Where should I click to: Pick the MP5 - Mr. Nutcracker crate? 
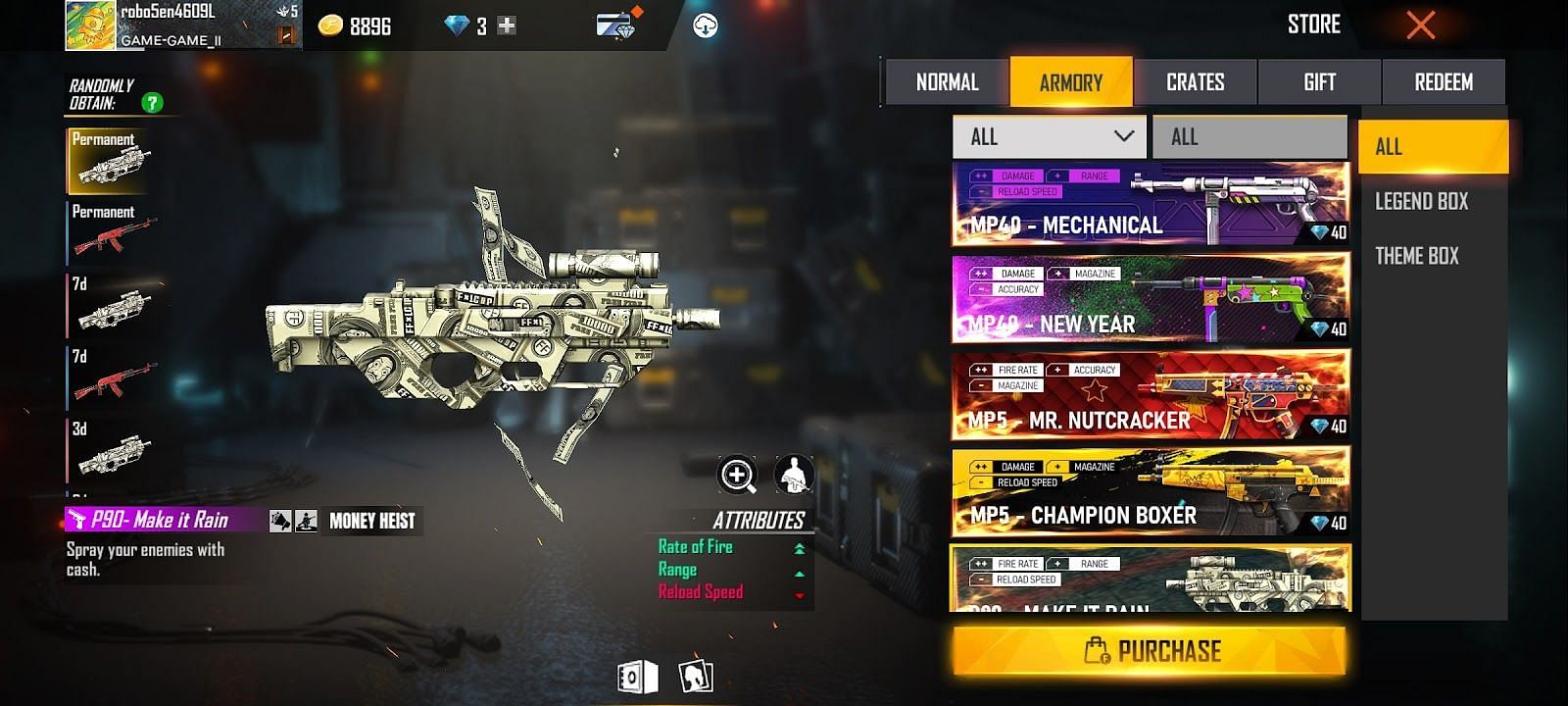1151,395
